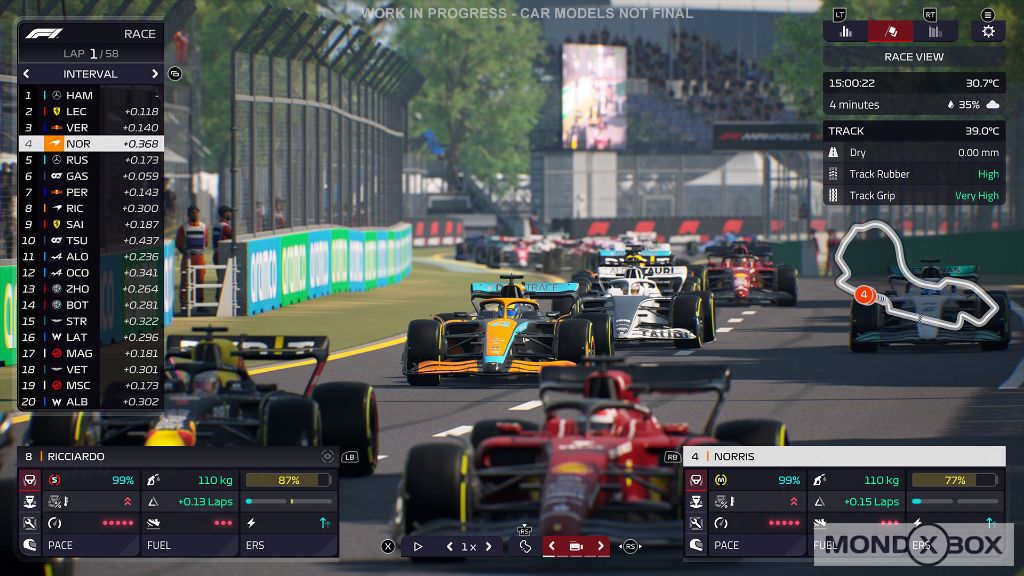Viewport: 1024px width, 576px height.
Task: Open the left bar-chart data tab
Action: (x=846, y=31)
